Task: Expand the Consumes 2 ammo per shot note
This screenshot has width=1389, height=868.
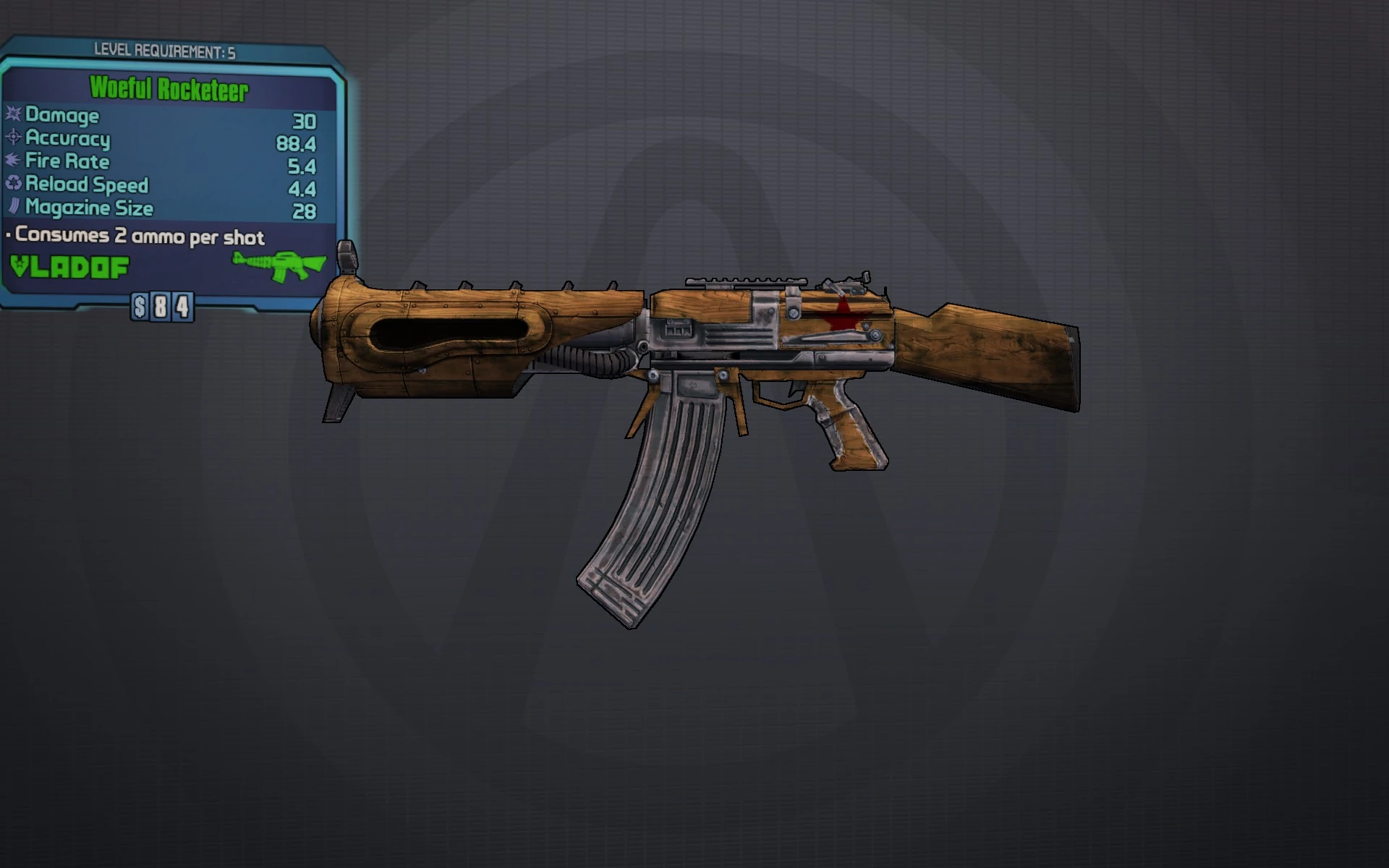Action: click(x=135, y=237)
